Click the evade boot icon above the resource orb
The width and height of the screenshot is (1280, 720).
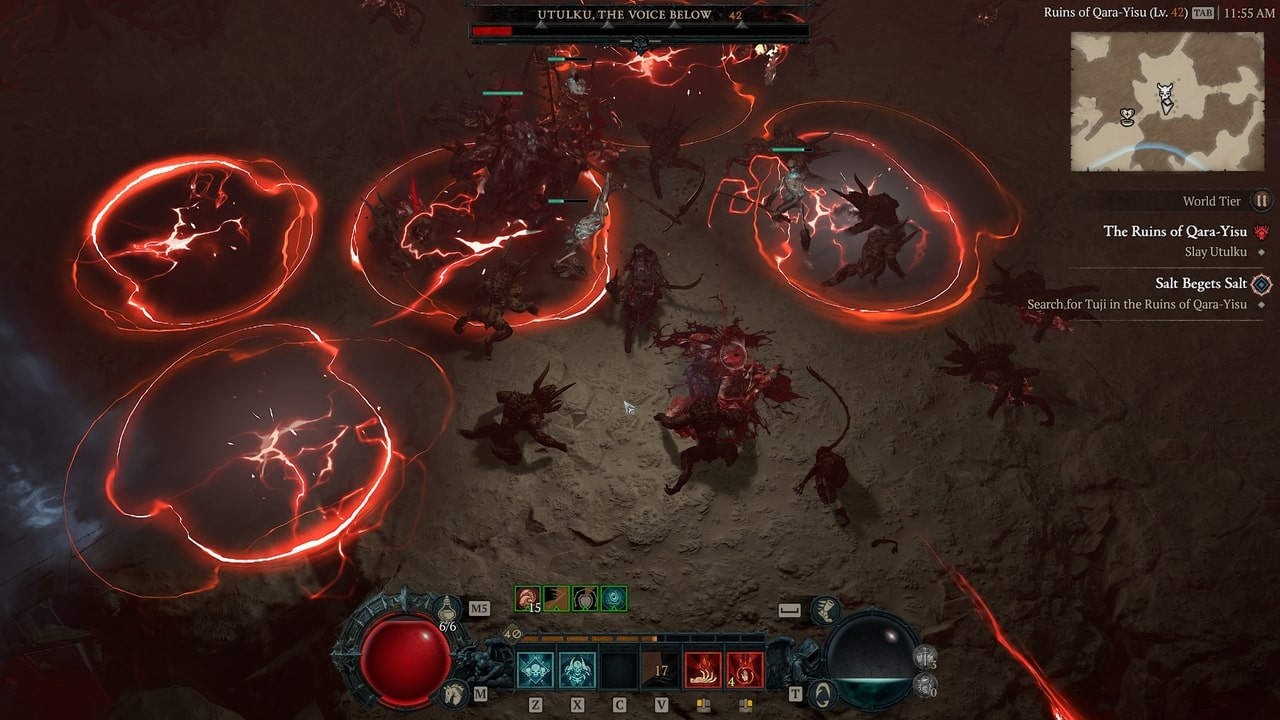tap(826, 610)
